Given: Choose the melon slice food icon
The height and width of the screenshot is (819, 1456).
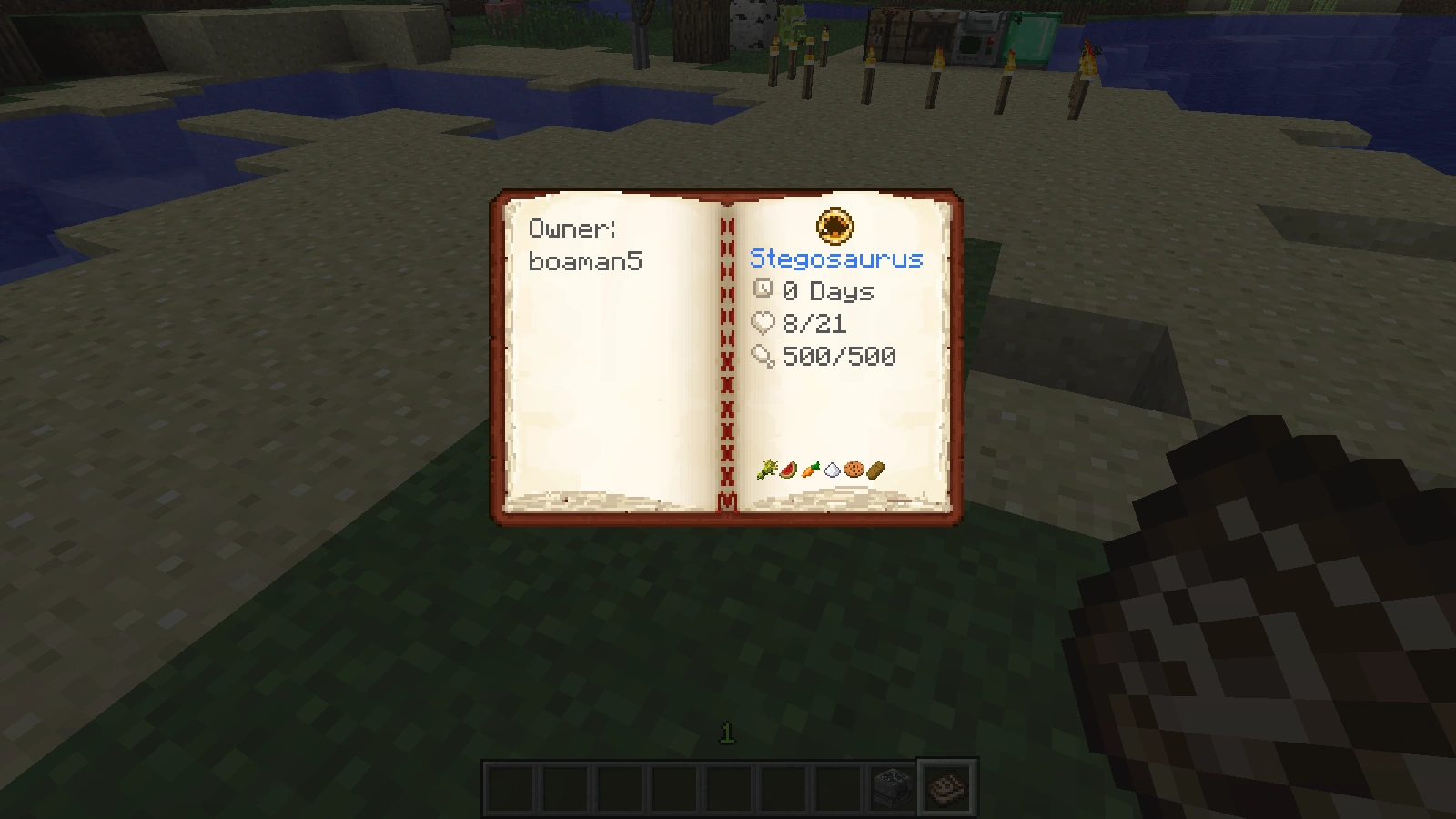Looking at the screenshot, I should [789, 470].
